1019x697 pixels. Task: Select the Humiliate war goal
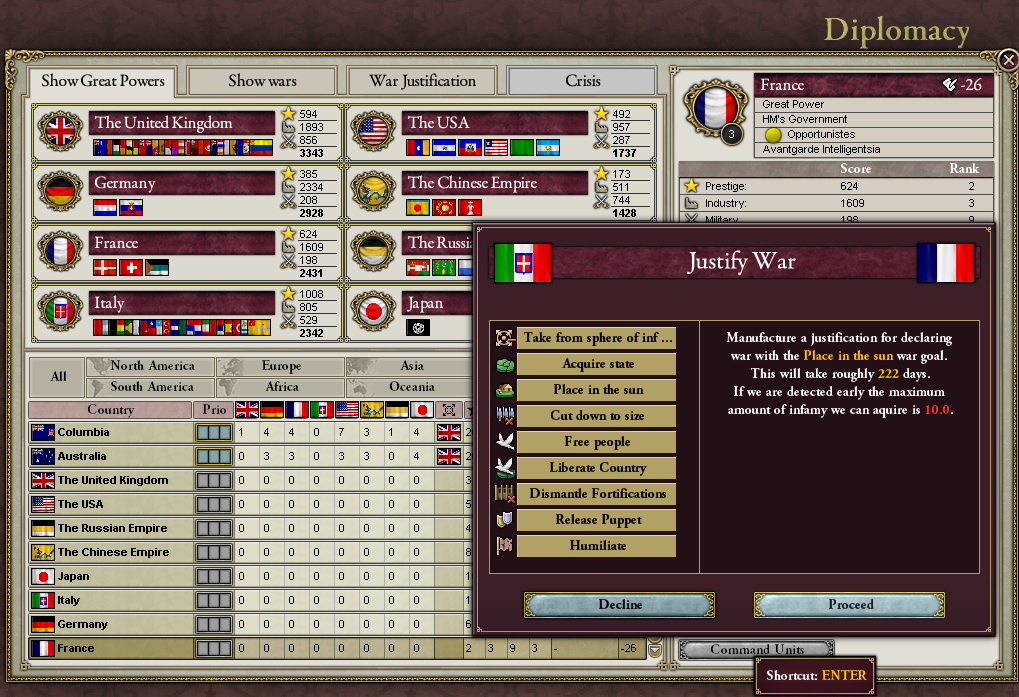tap(597, 546)
